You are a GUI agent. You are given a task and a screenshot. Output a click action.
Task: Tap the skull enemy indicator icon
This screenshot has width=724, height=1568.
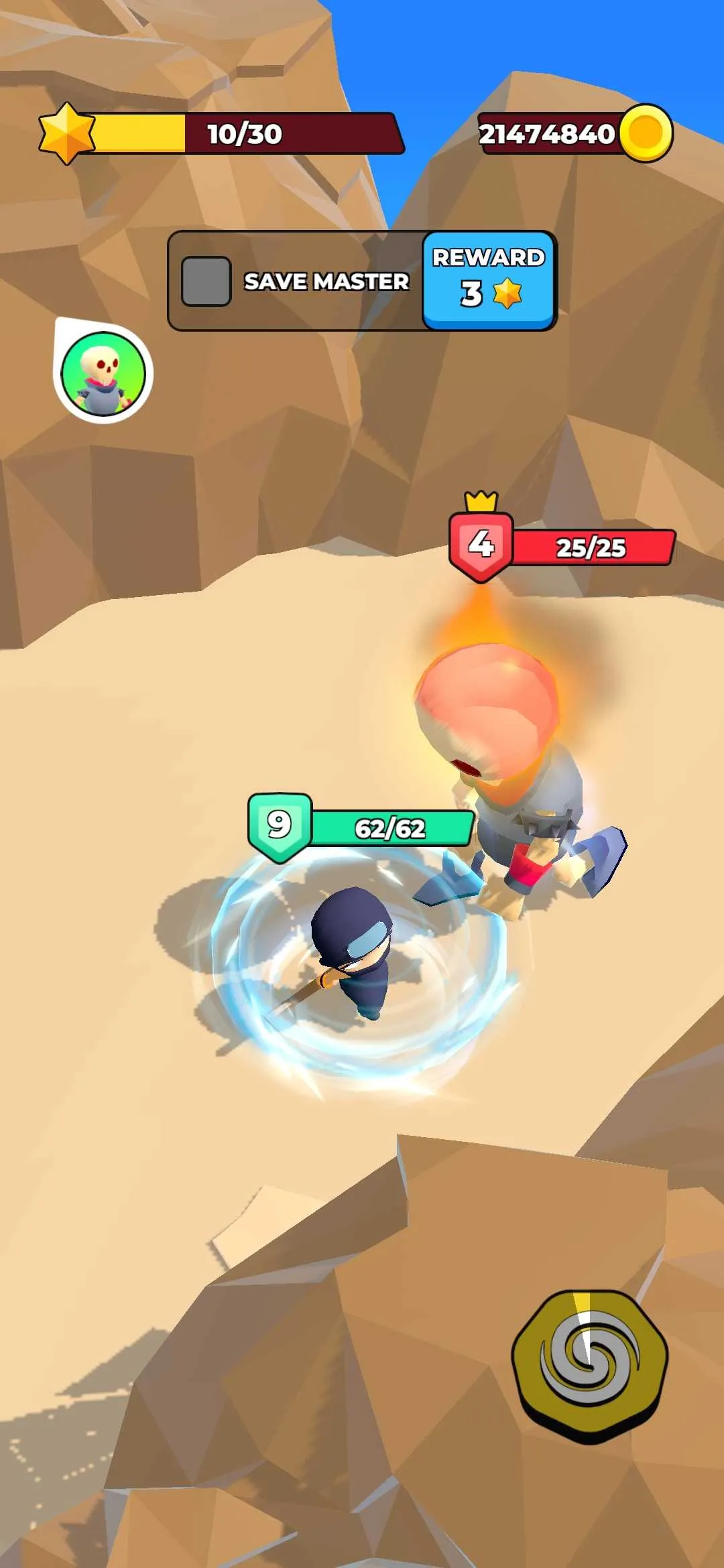coord(103,373)
